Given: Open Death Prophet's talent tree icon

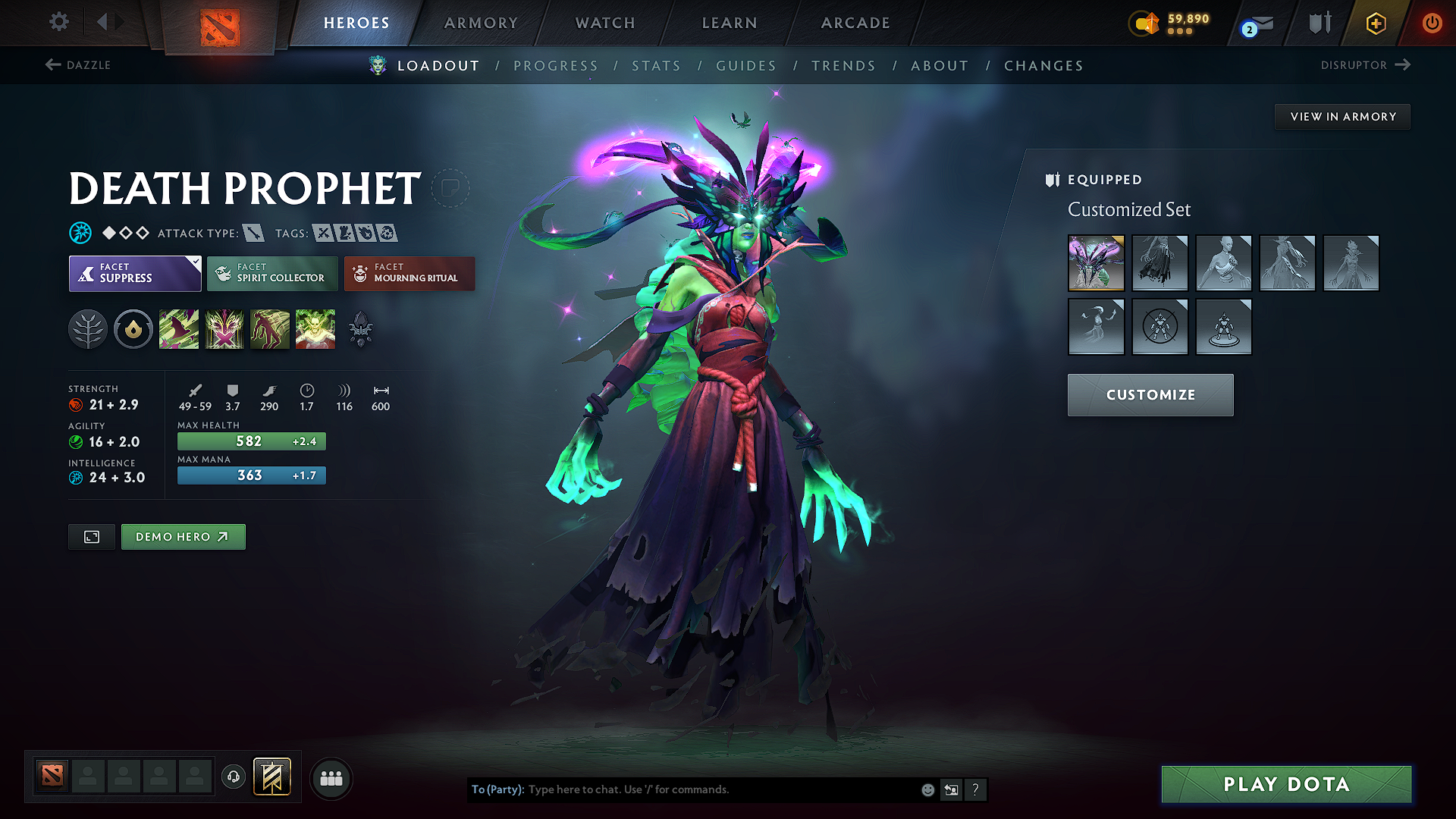Looking at the screenshot, I should tap(88, 328).
